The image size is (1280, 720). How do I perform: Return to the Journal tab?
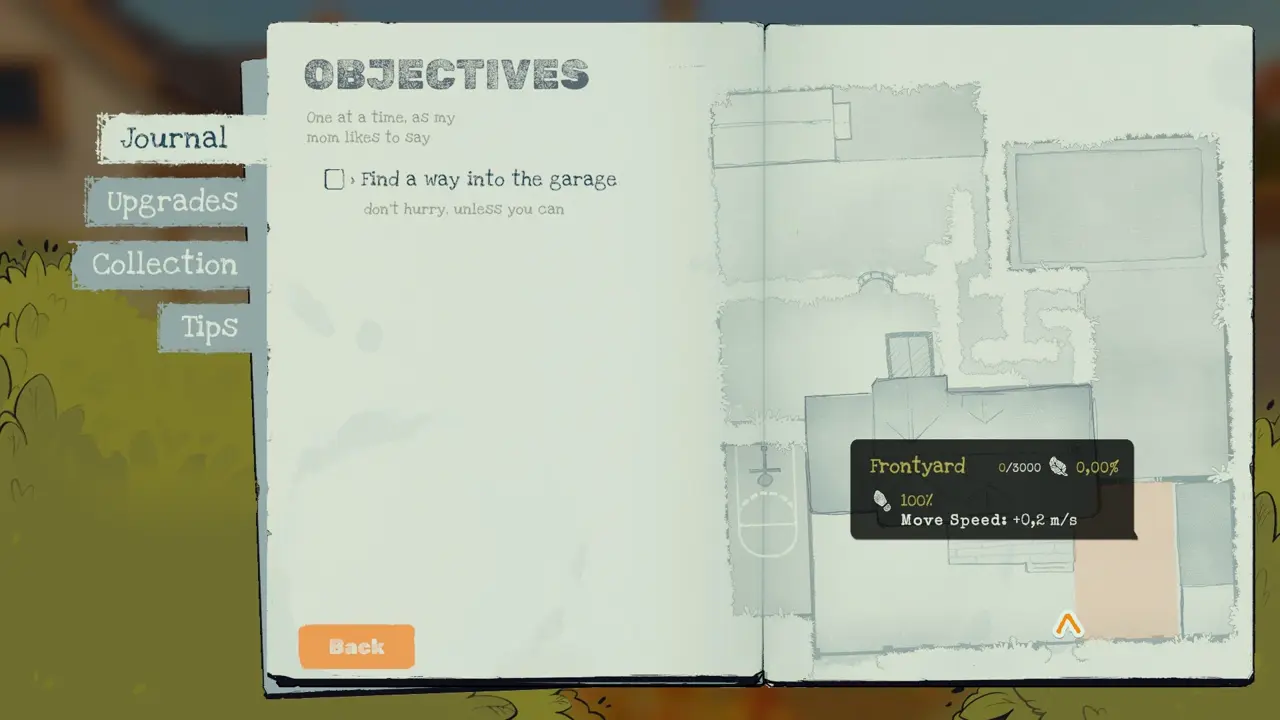[175, 139]
